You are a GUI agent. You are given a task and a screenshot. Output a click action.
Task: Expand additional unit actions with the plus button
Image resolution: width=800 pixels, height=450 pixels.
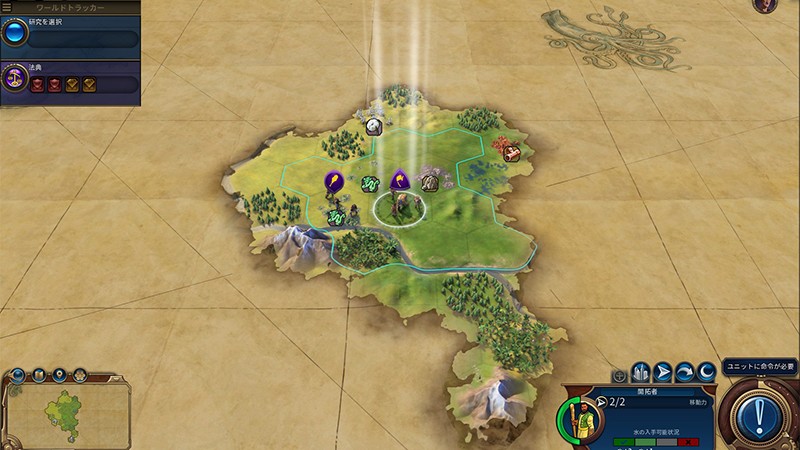click(619, 374)
